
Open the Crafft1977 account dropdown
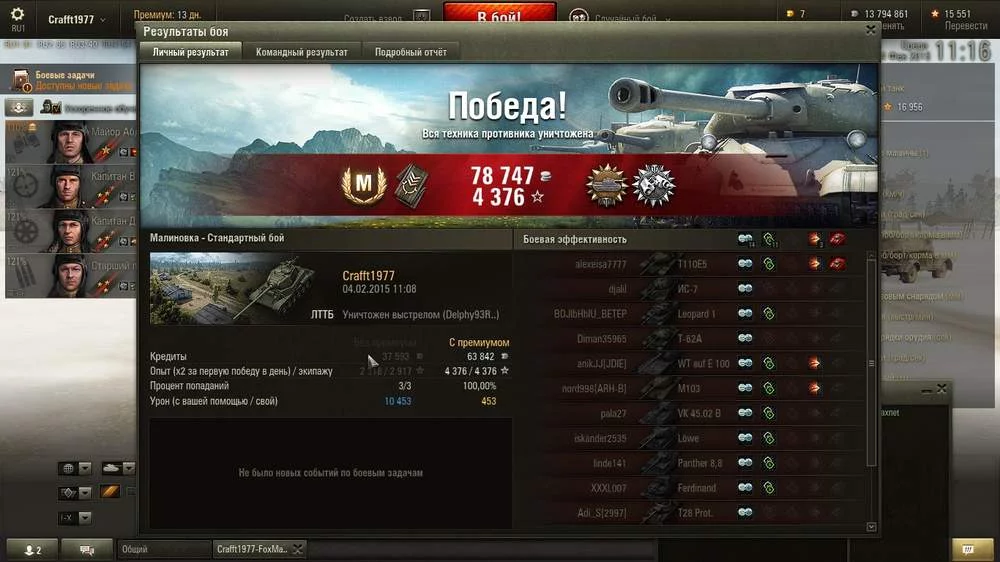point(78,20)
